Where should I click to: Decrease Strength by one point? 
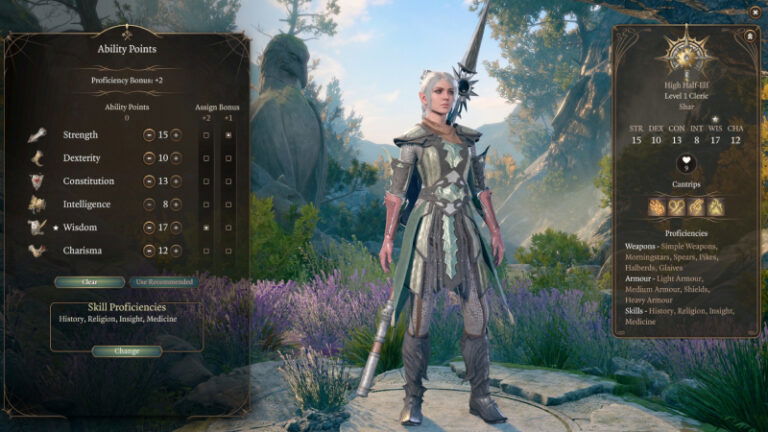click(x=149, y=134)
